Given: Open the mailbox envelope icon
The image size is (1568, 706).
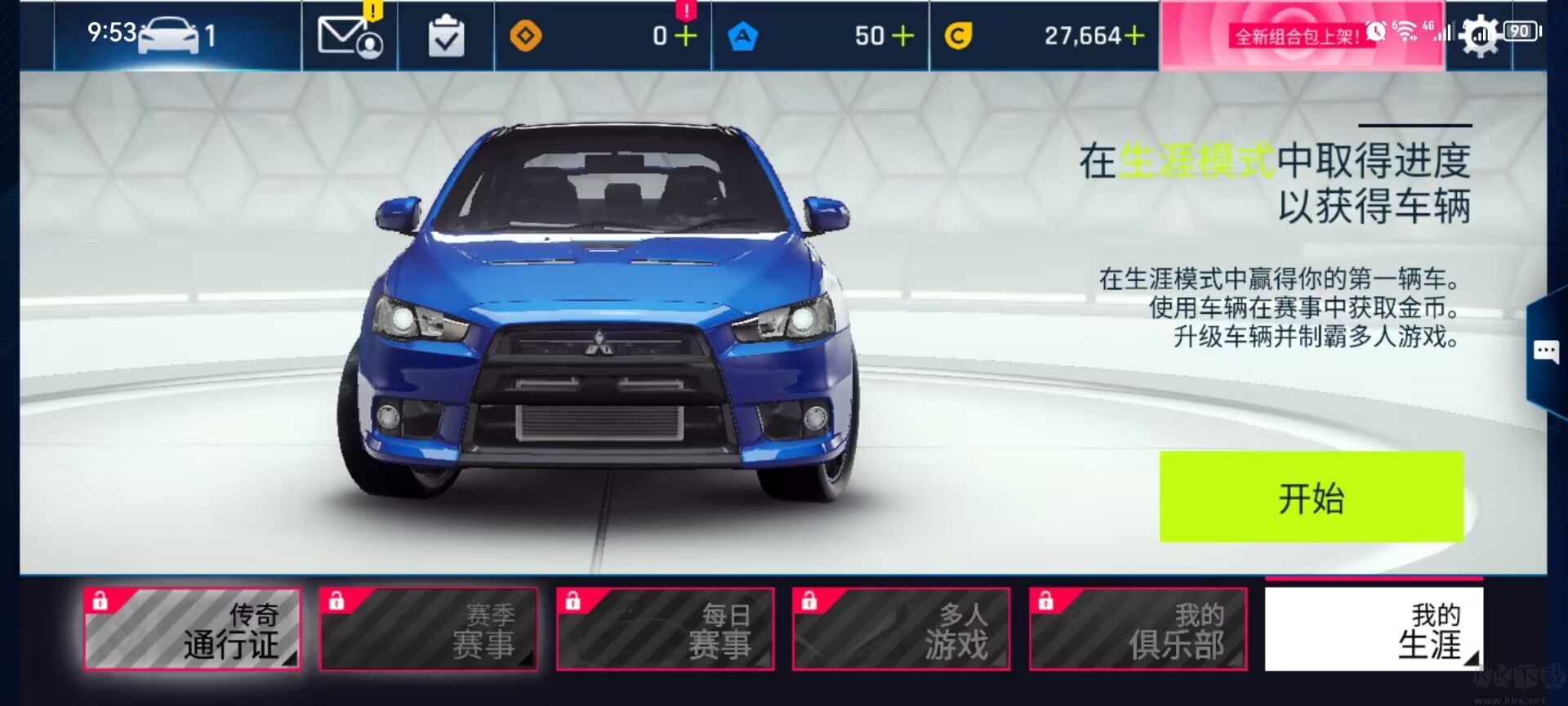Looking at the screenshot, I should coord(350,36).
